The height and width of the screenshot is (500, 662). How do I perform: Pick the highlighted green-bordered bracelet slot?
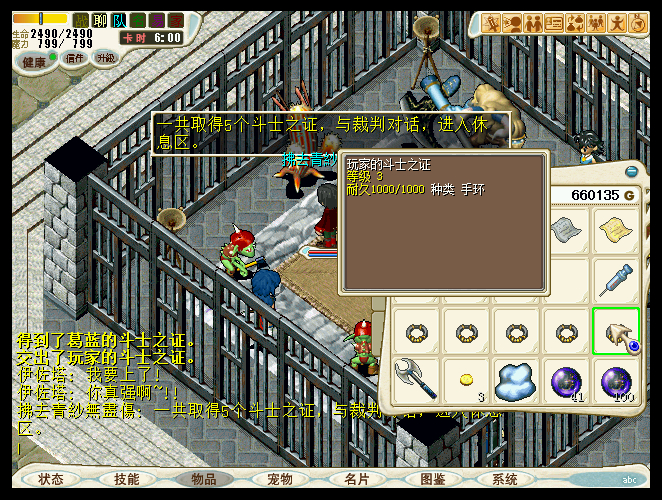point(616,330)
